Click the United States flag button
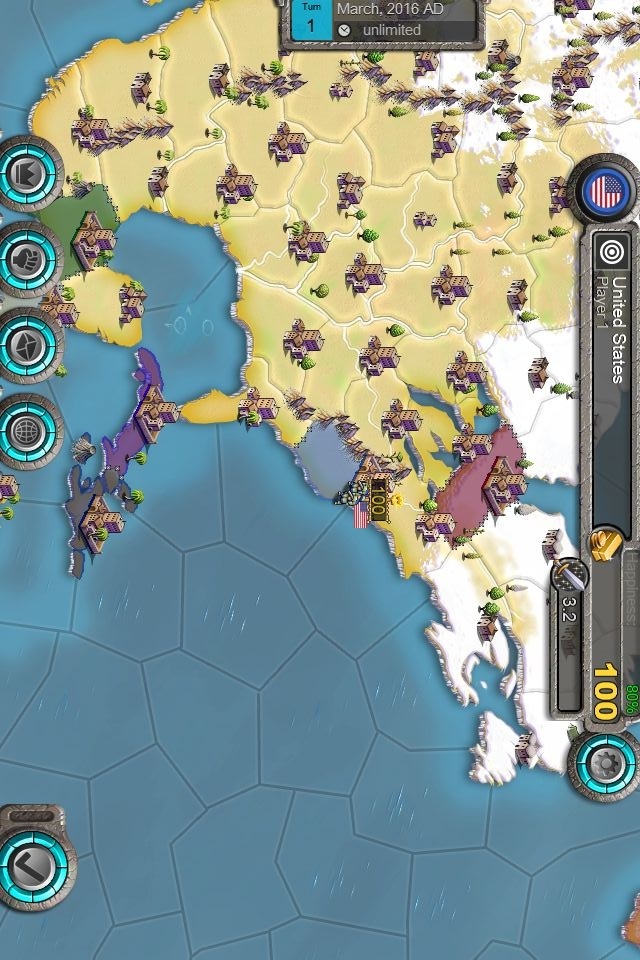640x960 pixels. coord(604,189)
